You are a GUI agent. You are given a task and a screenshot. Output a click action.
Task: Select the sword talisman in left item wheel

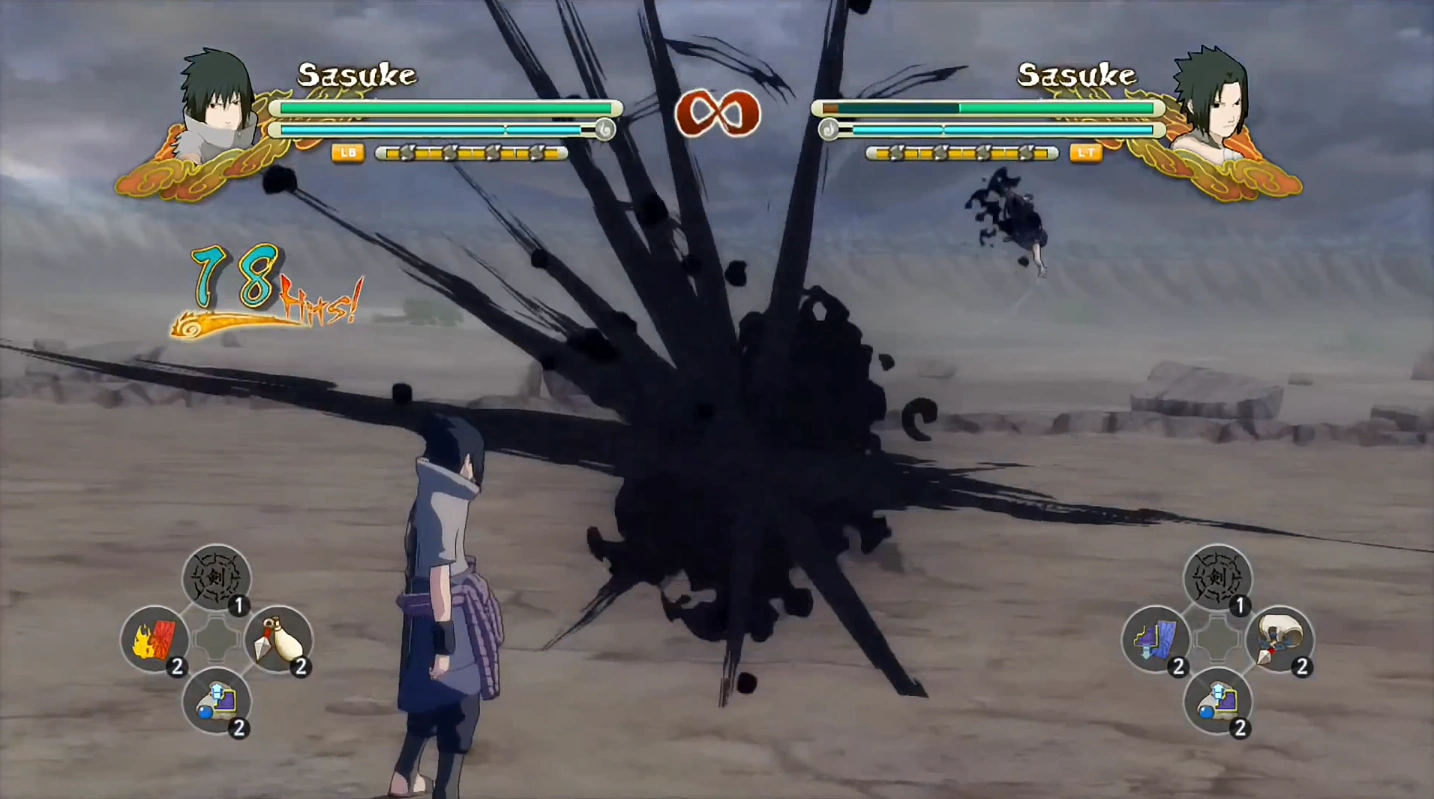pos(216,576)
